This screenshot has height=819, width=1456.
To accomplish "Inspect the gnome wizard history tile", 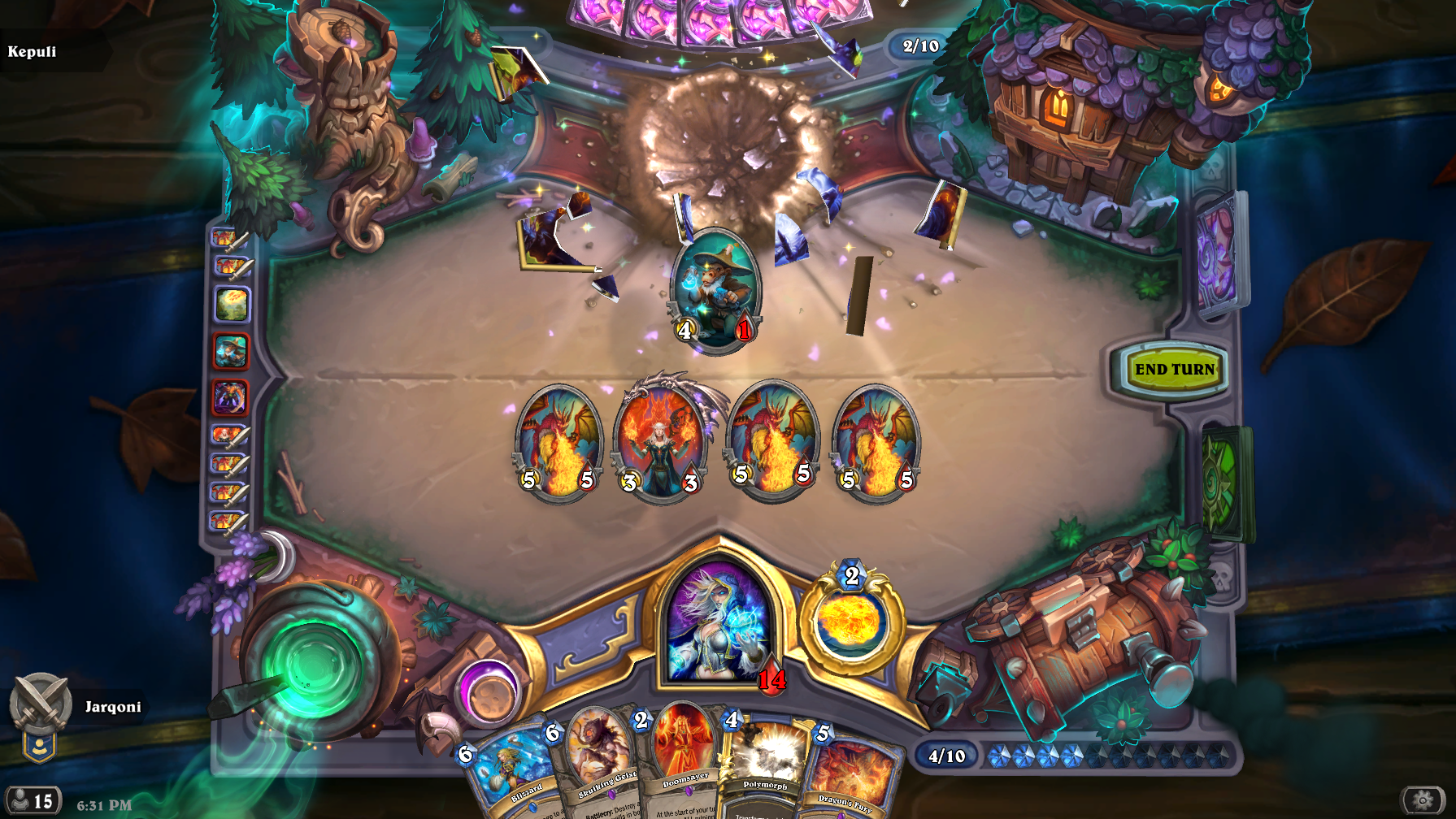I will pos(231,352).
